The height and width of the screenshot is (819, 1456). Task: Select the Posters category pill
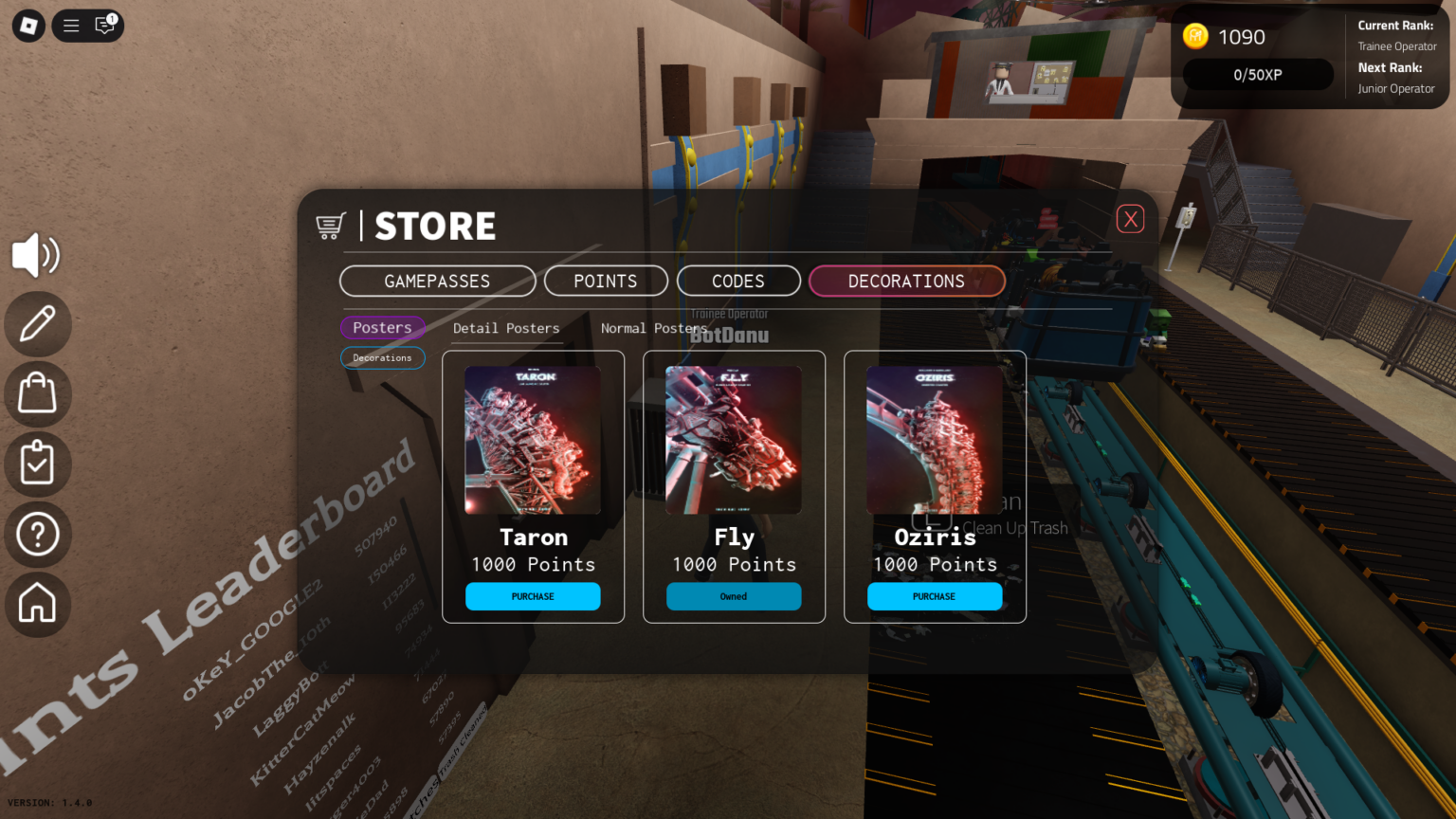[x=382, y=327]
